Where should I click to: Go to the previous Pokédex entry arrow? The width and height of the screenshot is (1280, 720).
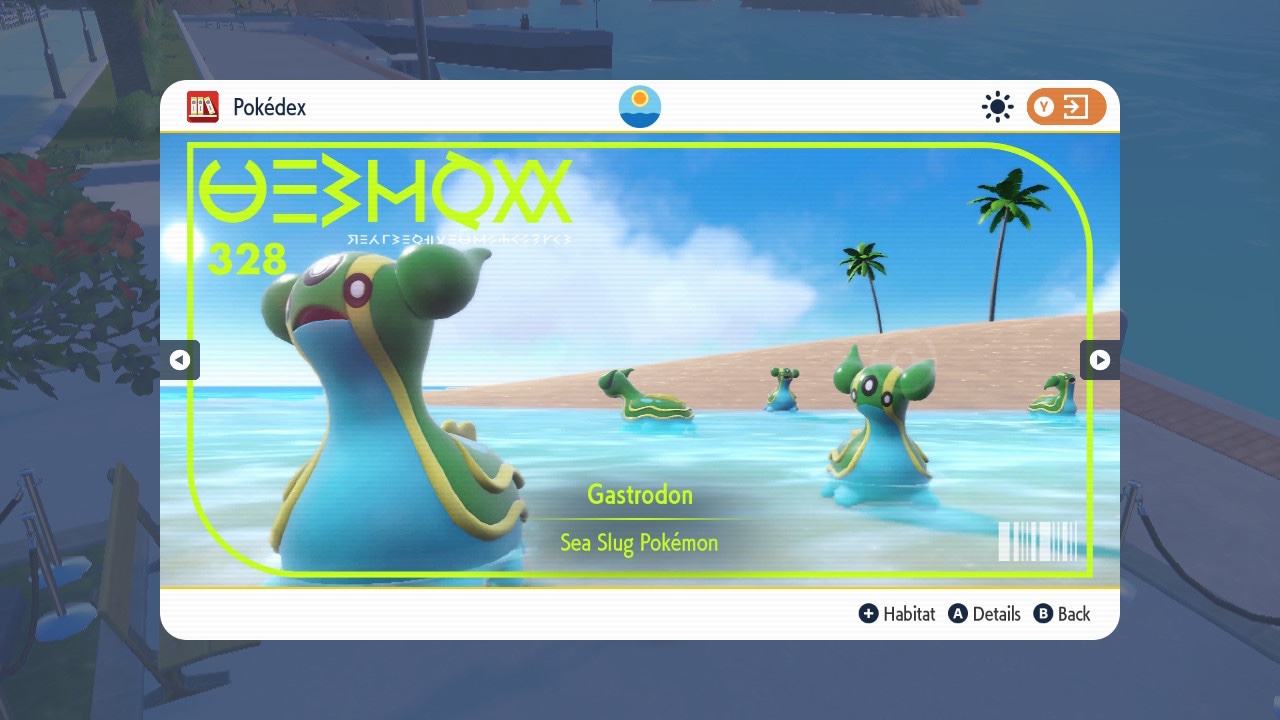tap(180, 360)
